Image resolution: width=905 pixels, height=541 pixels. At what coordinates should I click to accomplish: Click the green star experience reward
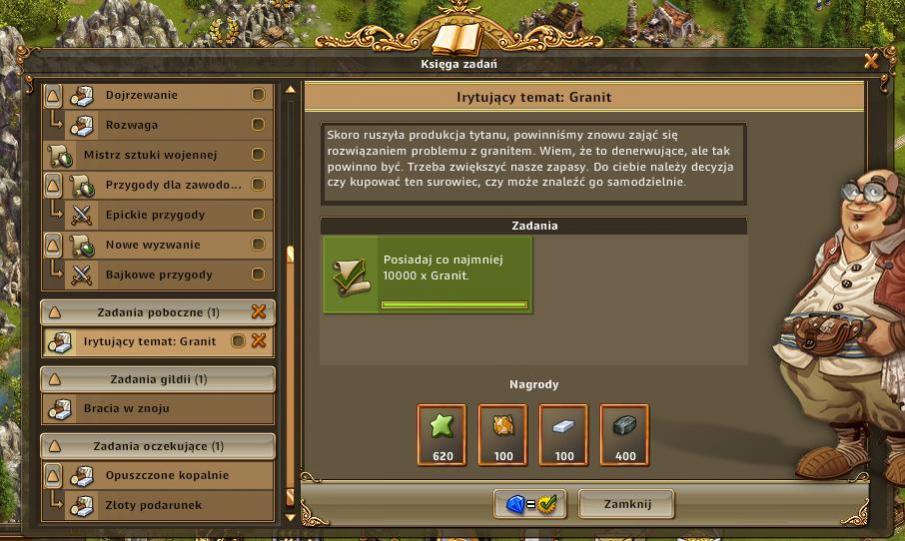click(x=441, y=434)
